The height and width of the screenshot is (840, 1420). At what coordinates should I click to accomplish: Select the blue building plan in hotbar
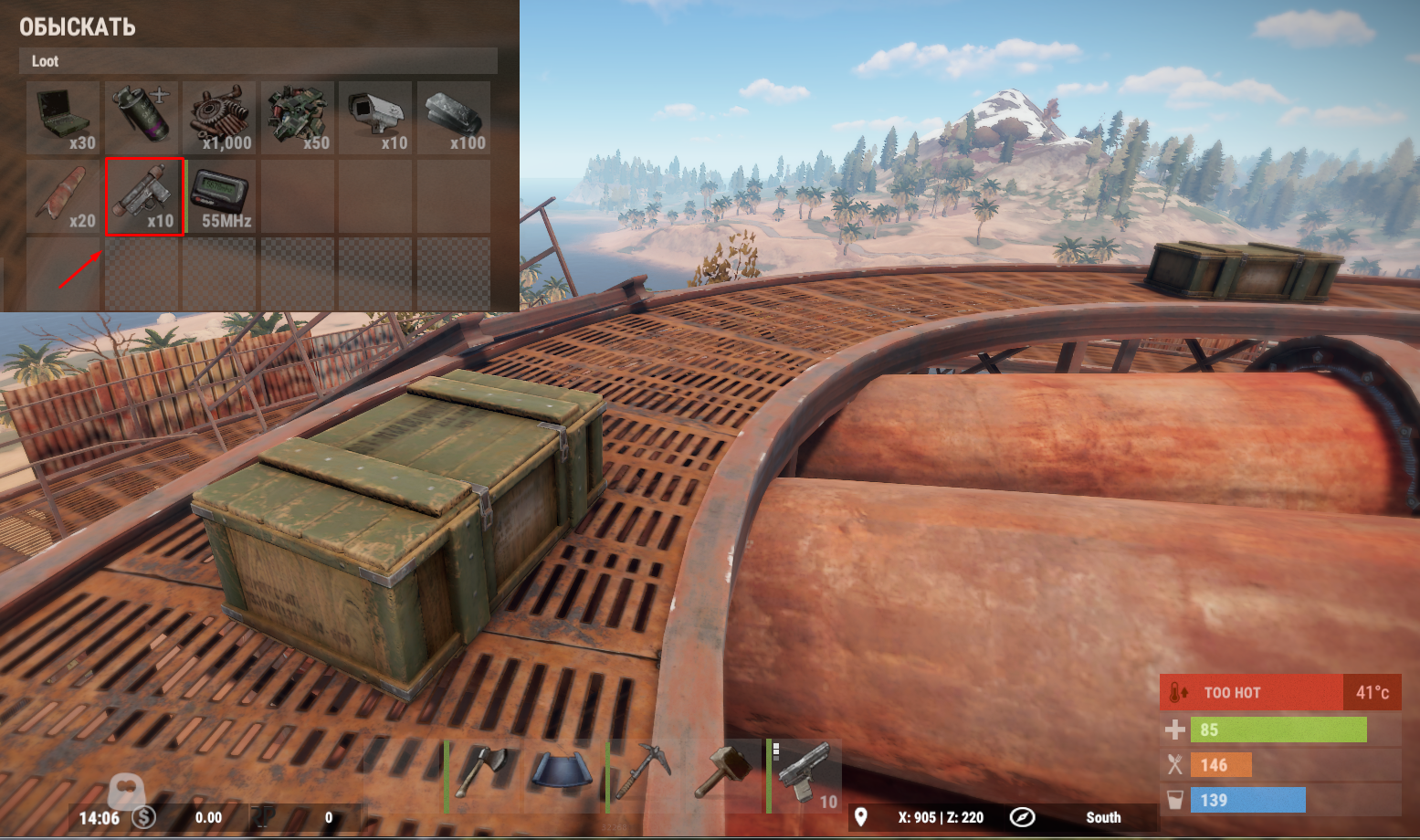(562, 775)
